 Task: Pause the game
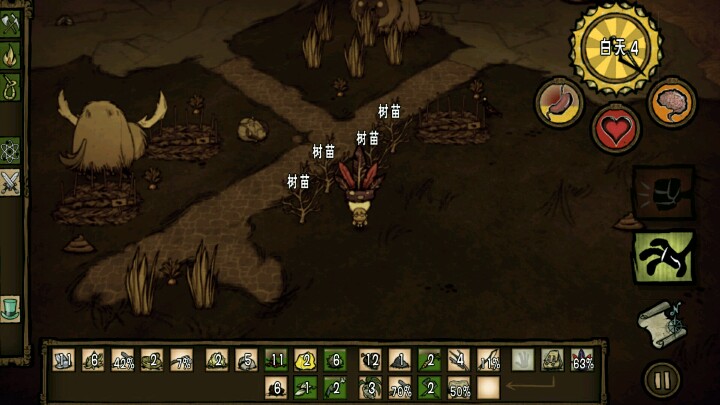[660, 379]
